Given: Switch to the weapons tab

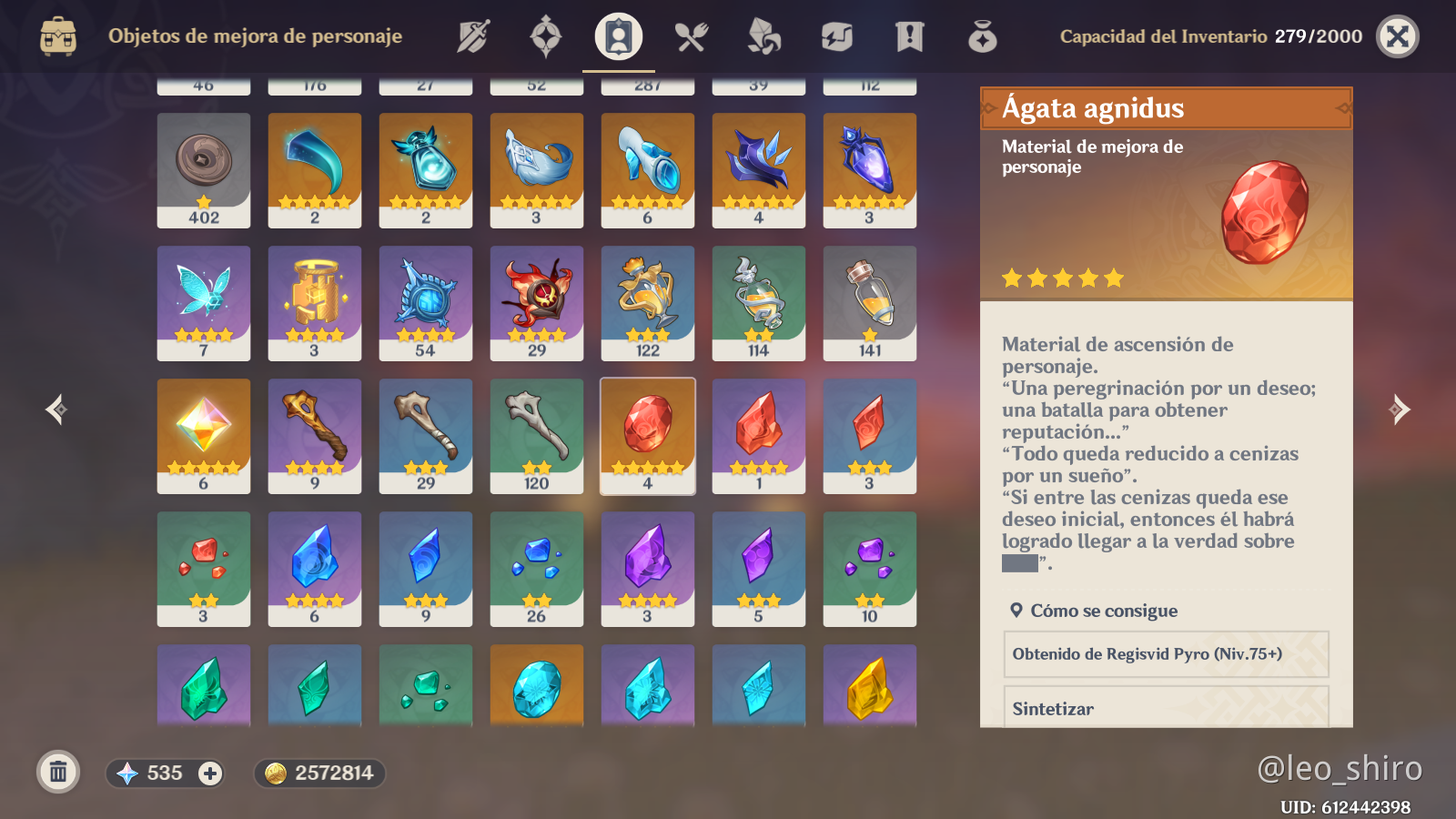Looking at the screenshot, I should coord(473,36).
